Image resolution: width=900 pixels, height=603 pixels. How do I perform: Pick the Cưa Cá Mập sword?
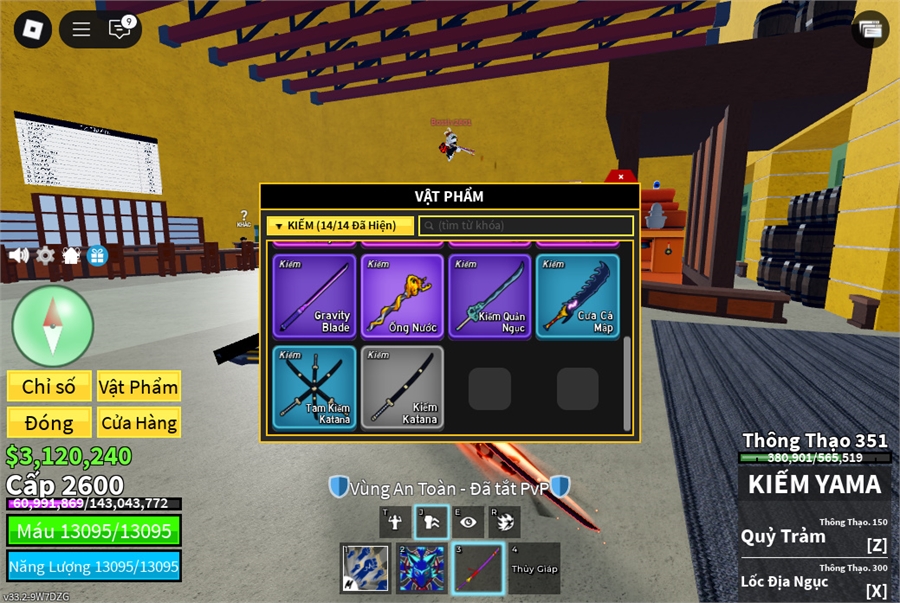(577, 295)
